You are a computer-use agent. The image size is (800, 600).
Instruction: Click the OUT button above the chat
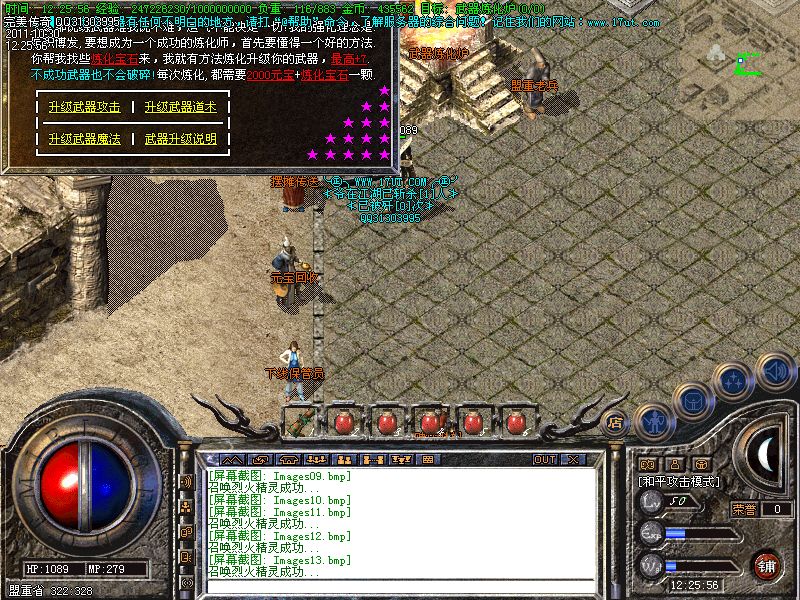[x=544, y=460]
